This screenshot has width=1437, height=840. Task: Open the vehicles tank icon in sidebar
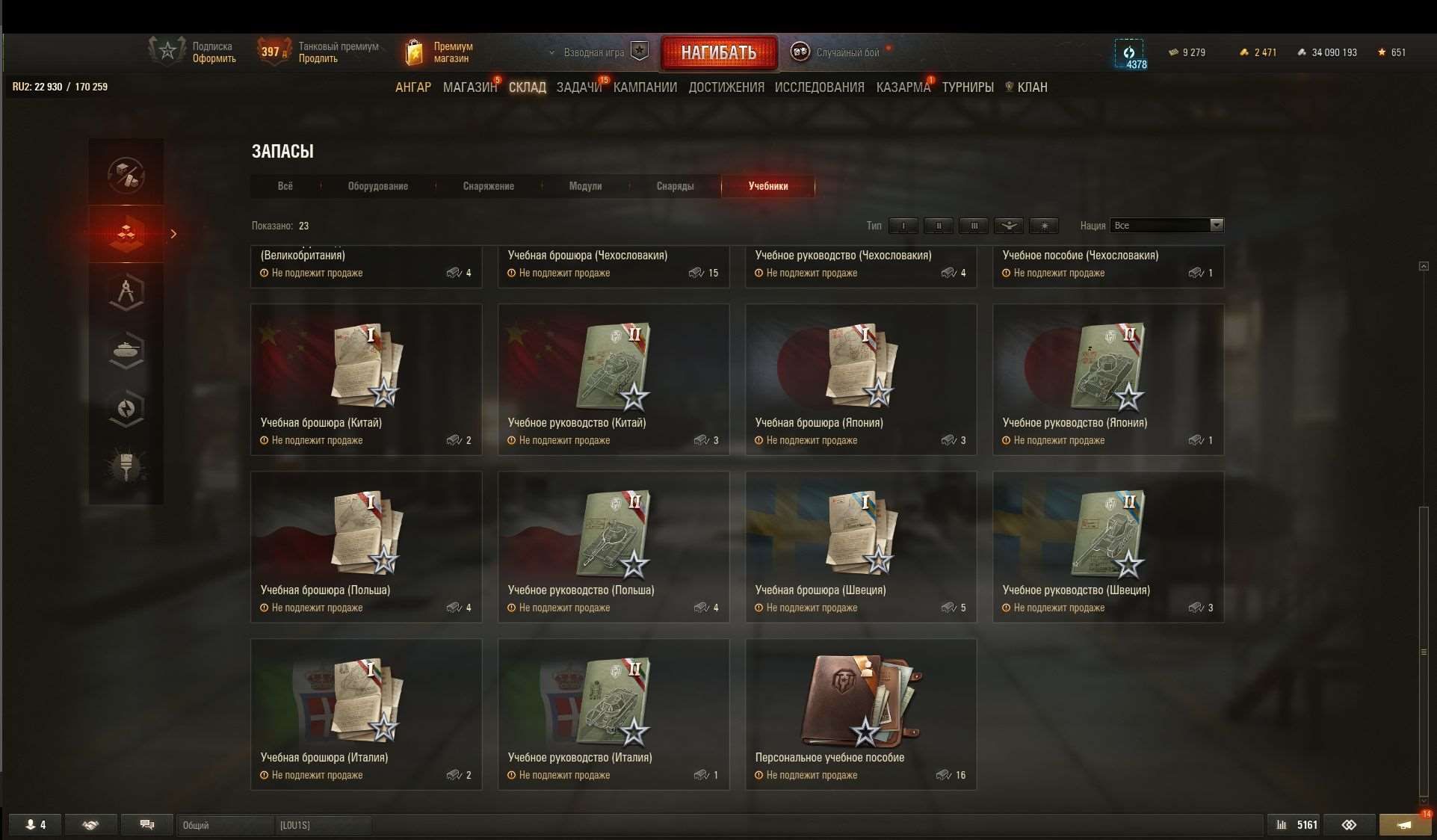point(126,349)
